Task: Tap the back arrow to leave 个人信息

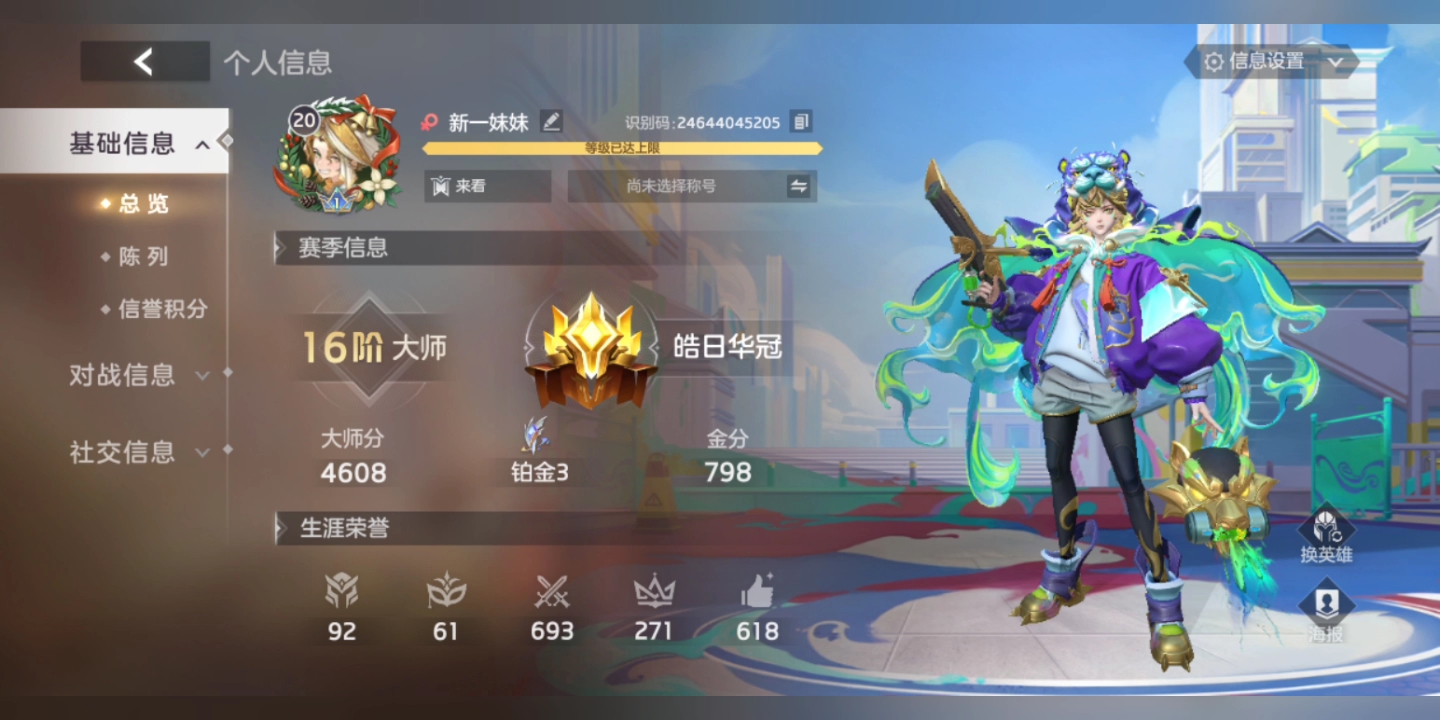Action: [x=144, y=60]
